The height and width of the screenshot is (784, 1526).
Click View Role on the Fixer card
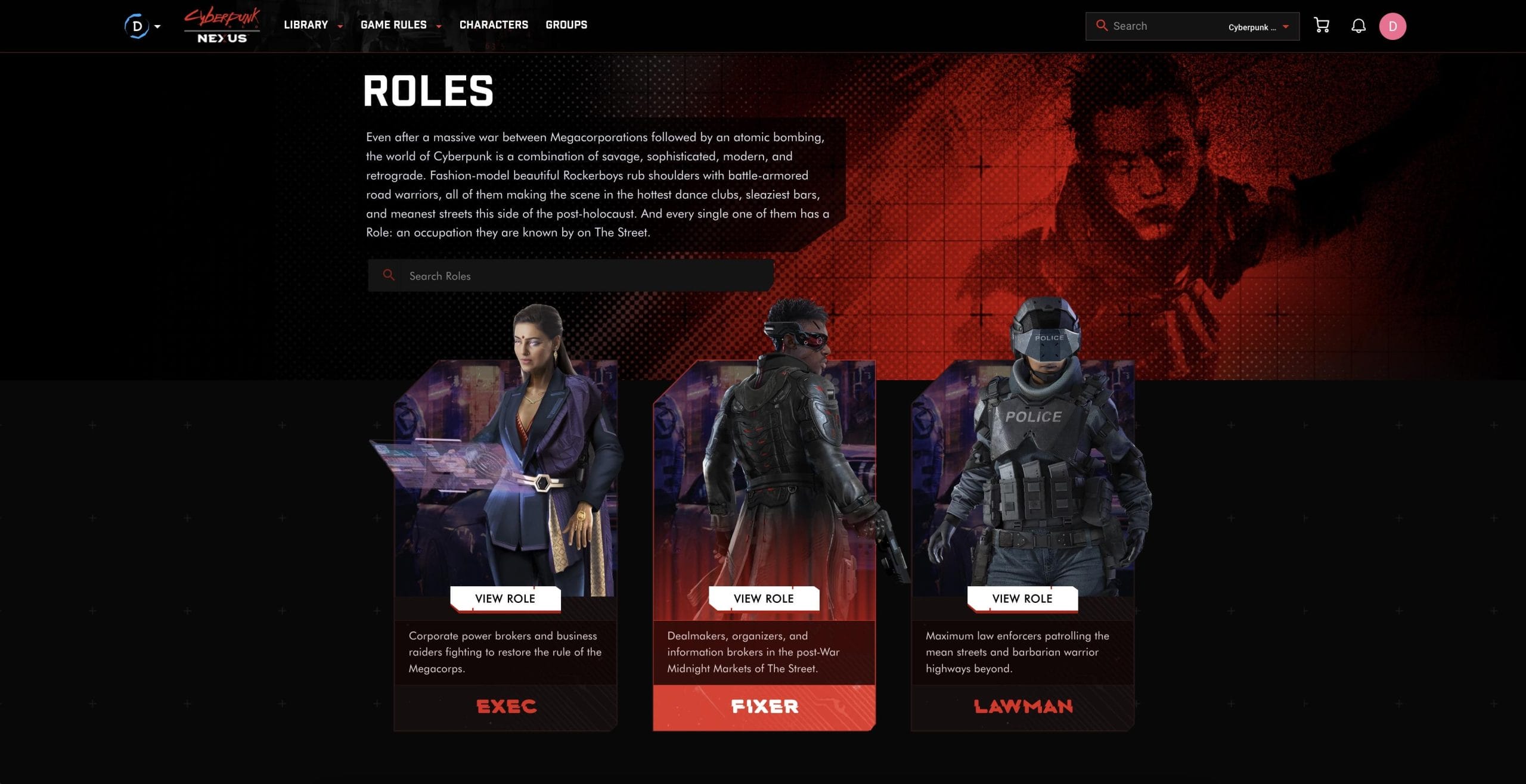tap(764, 598)
